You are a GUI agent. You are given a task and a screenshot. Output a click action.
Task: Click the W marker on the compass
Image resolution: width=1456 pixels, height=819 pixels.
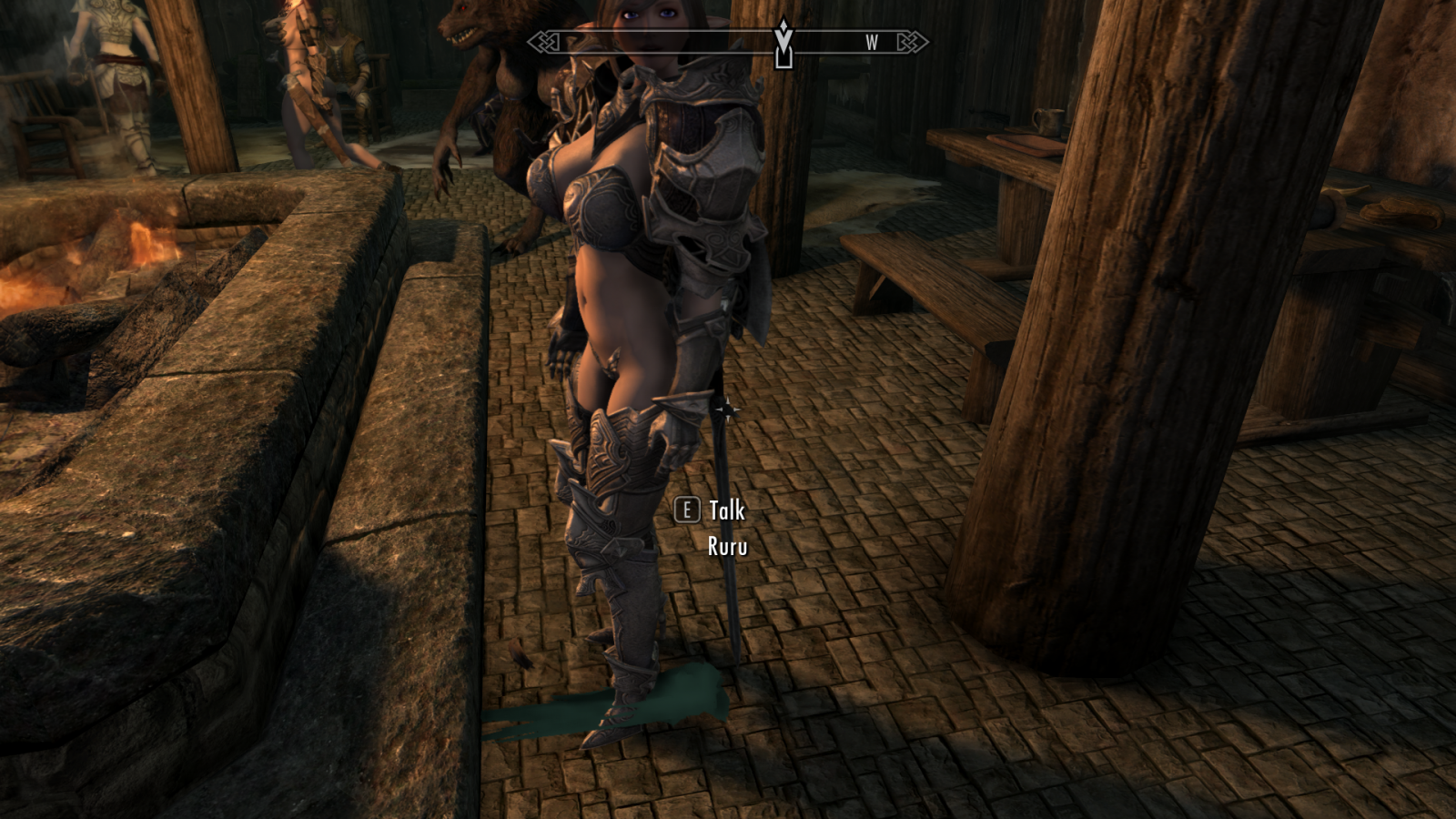(871, 40)
